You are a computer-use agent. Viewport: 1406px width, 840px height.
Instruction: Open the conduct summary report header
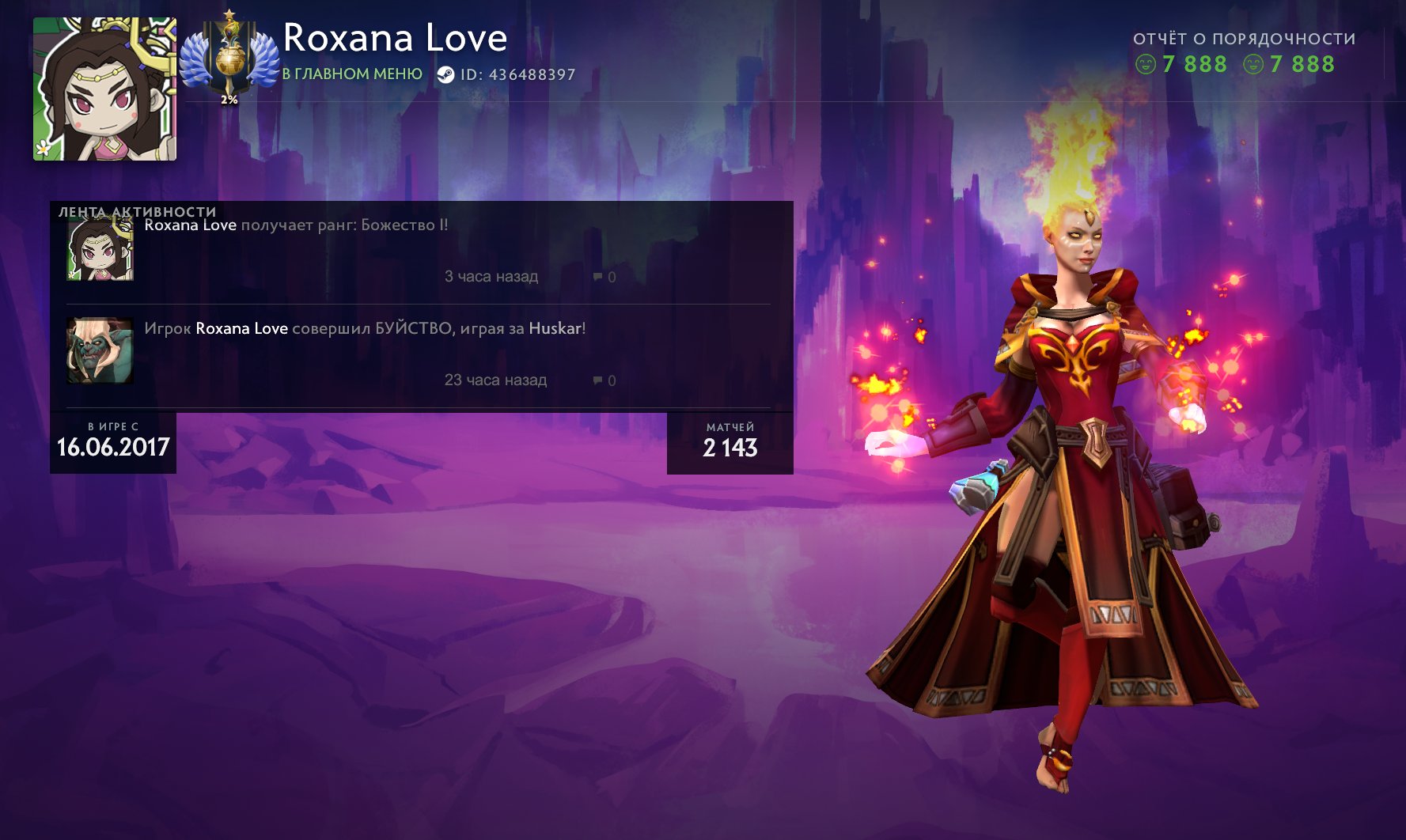(1244, 39)
